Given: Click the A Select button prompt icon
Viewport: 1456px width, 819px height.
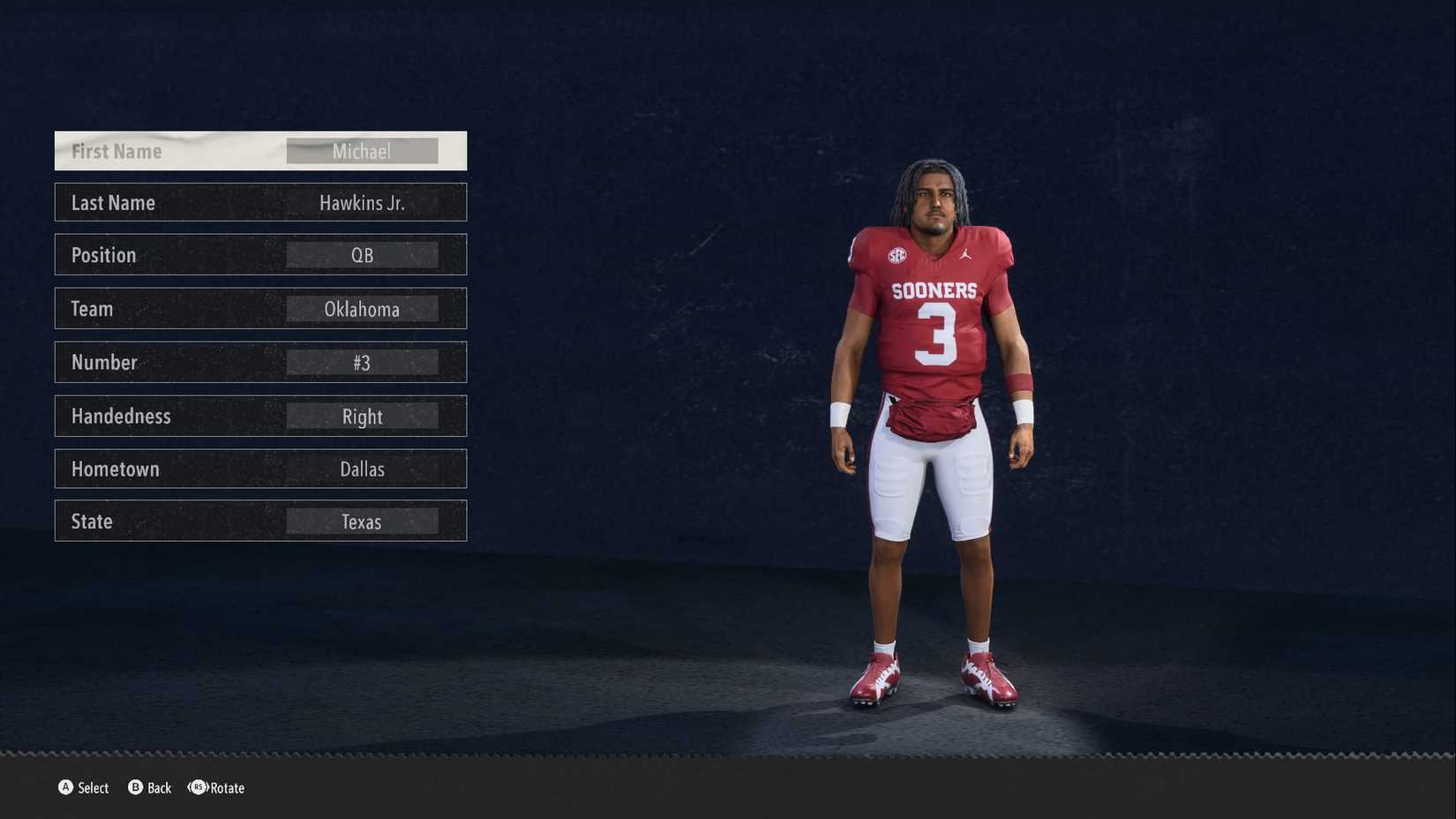Looking at the screenshot, I should 64,788.
